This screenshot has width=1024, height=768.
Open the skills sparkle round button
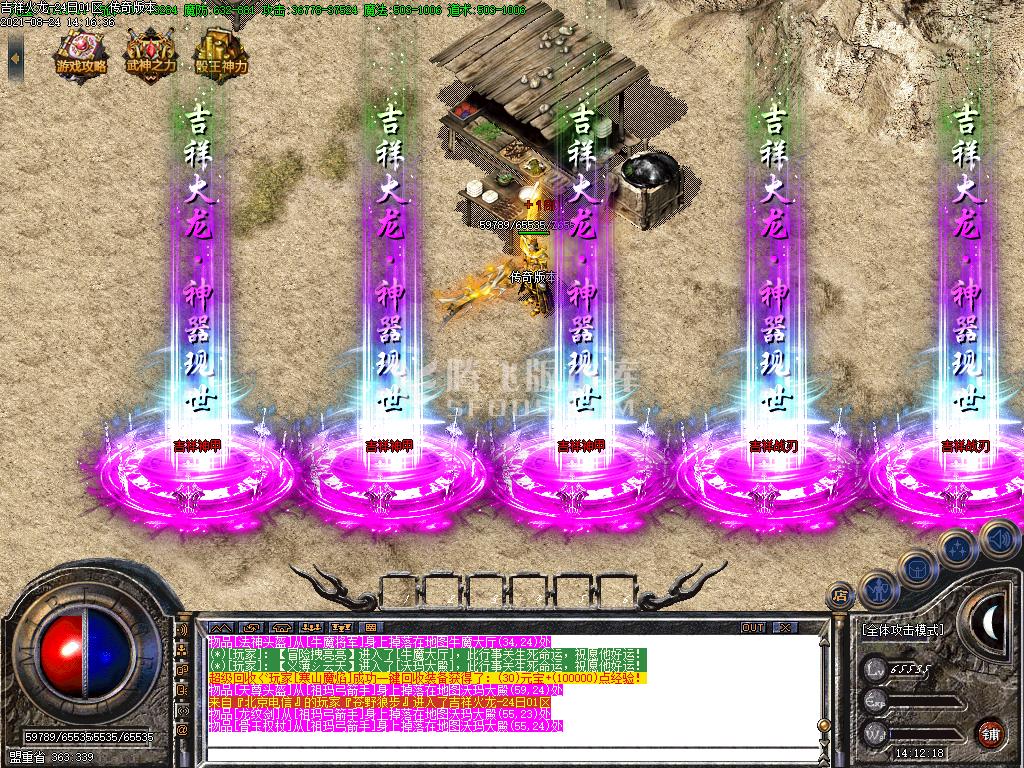coord(958,547)
